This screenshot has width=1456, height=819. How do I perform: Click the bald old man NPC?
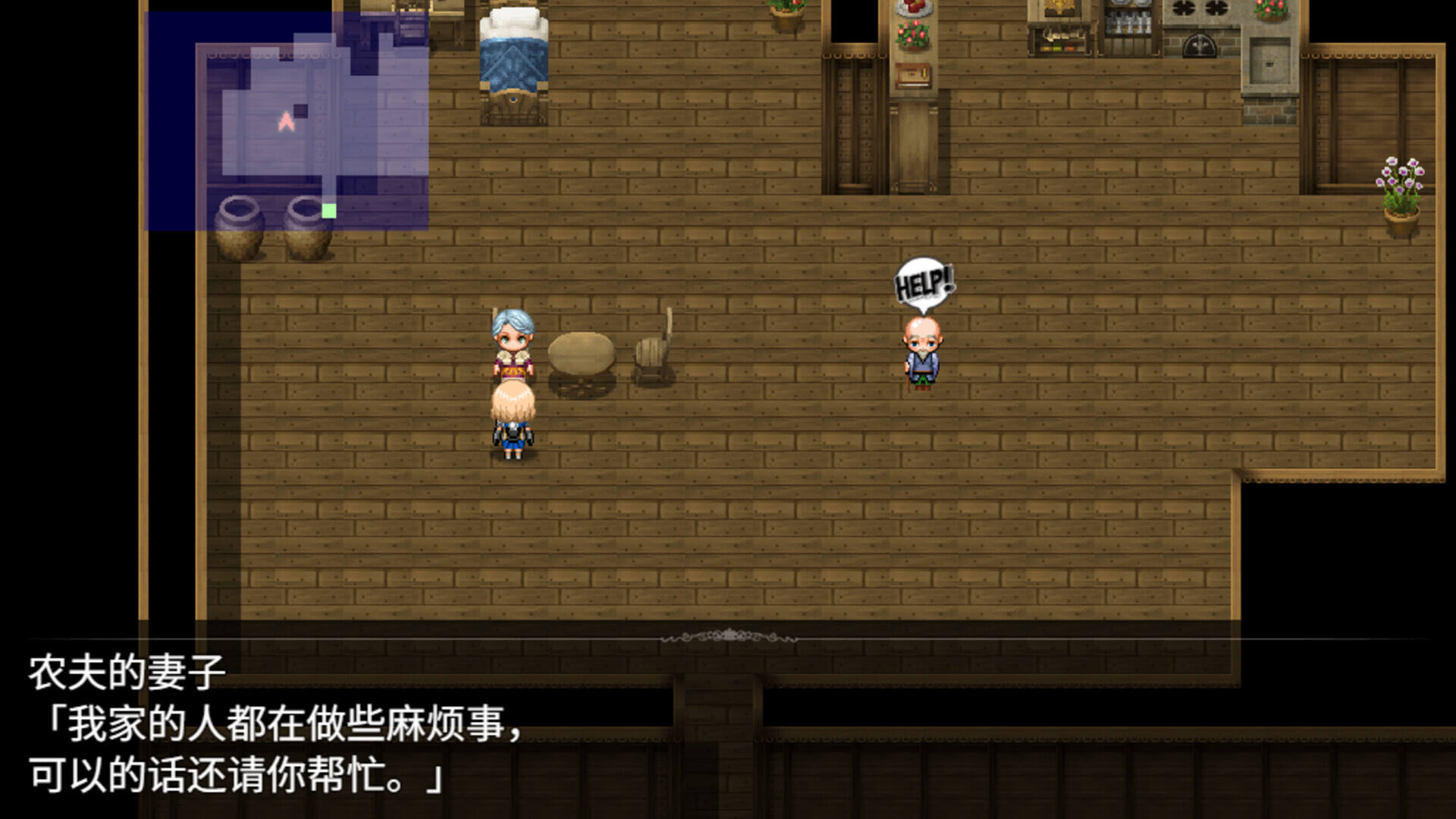click(922, 353)
